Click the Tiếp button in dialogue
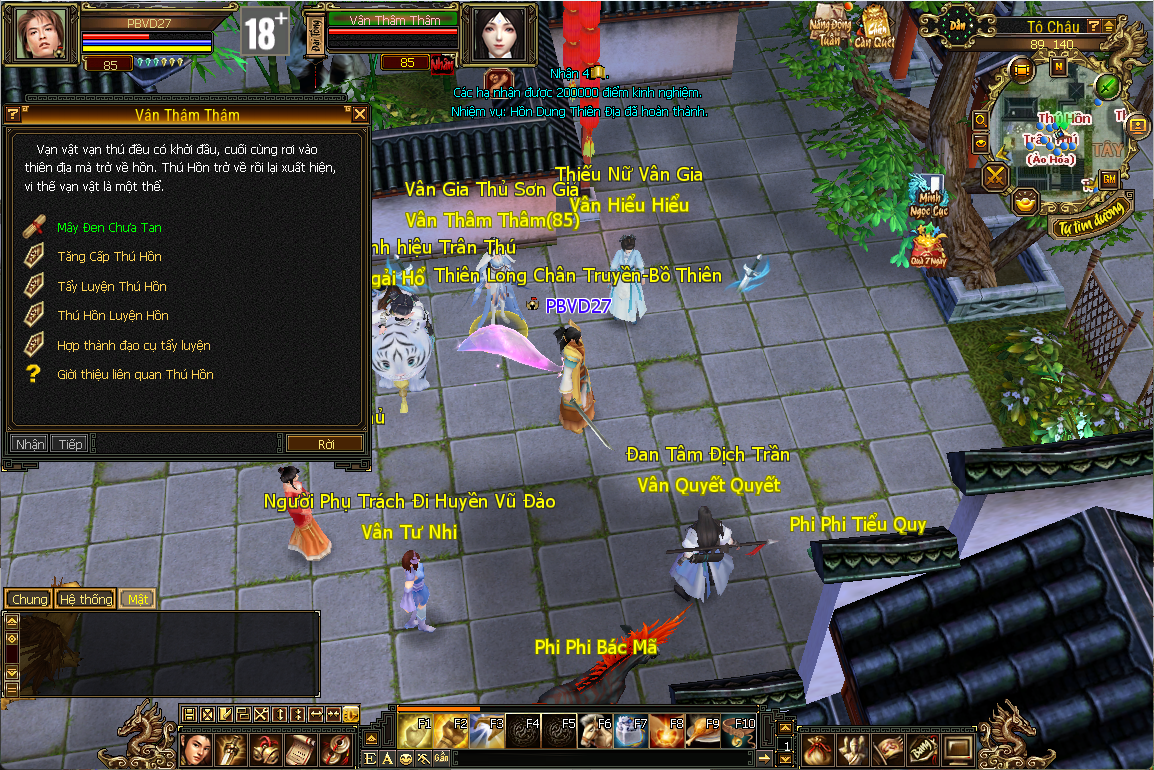 point(70,444)
